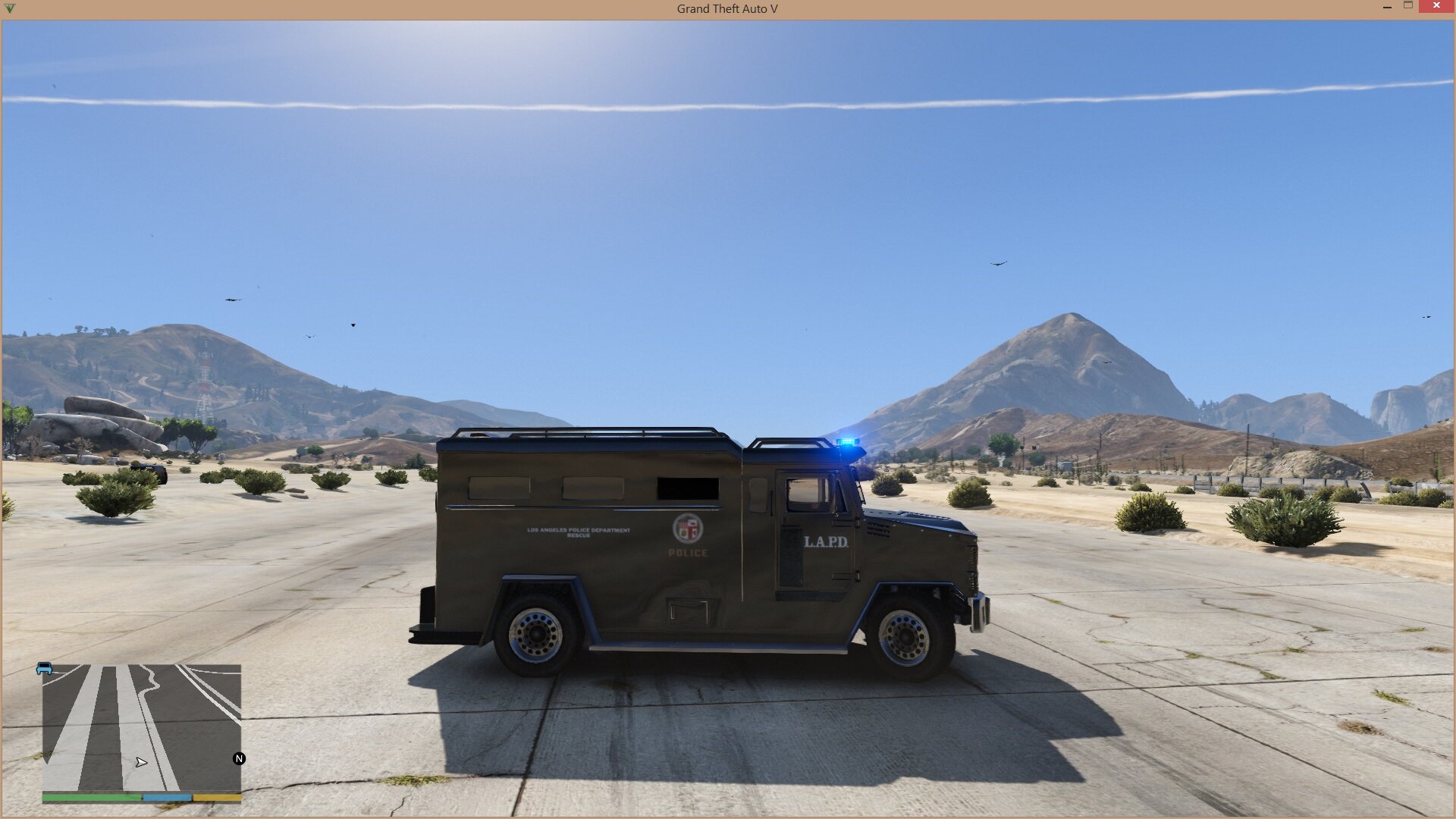The image size is (1456, 819).
Task: Maximize the game window
Action: coord(1408,6)
